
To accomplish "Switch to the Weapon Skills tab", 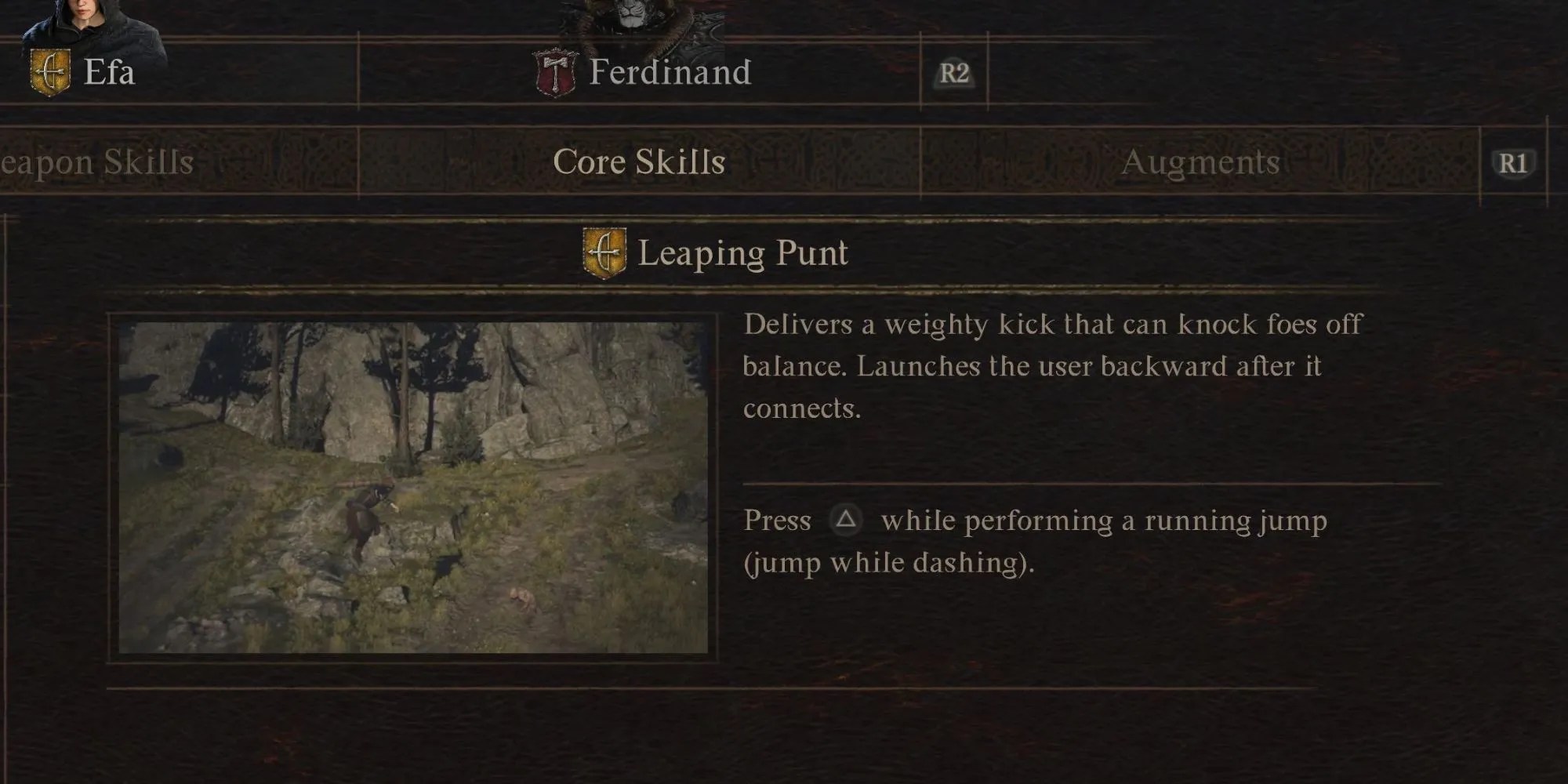I will (94, 162).
